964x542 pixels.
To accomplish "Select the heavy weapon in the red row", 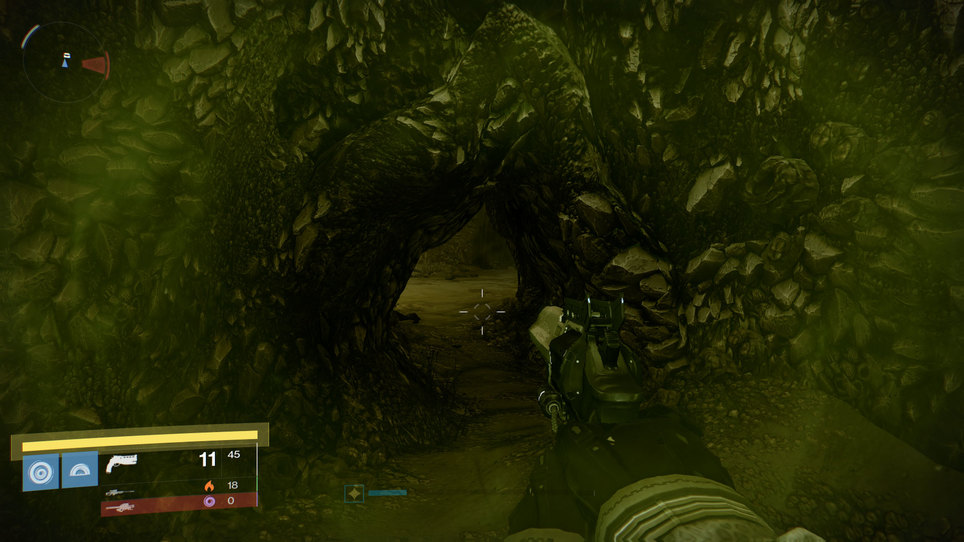I will pyautogui.click(x=121, y=507).
